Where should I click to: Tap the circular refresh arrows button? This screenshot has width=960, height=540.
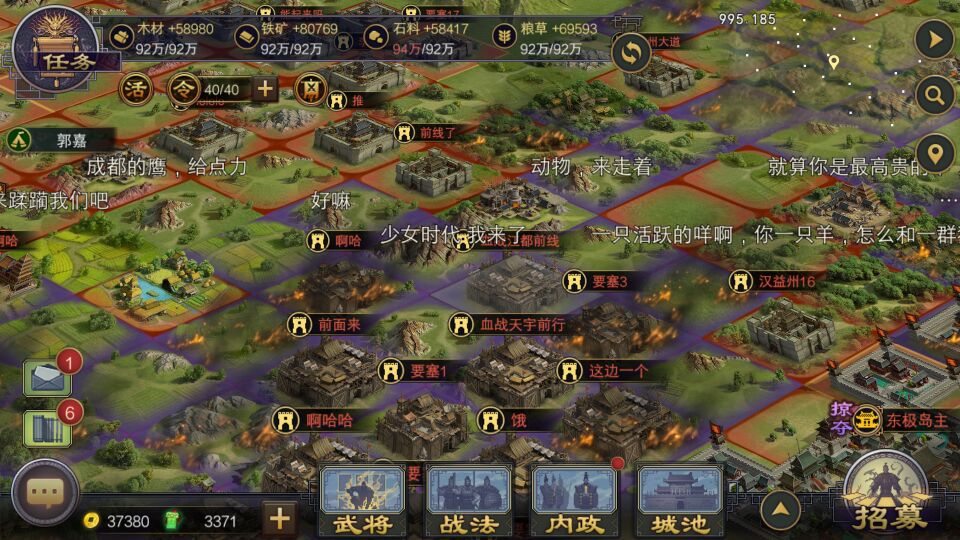(x=632, y=52)
